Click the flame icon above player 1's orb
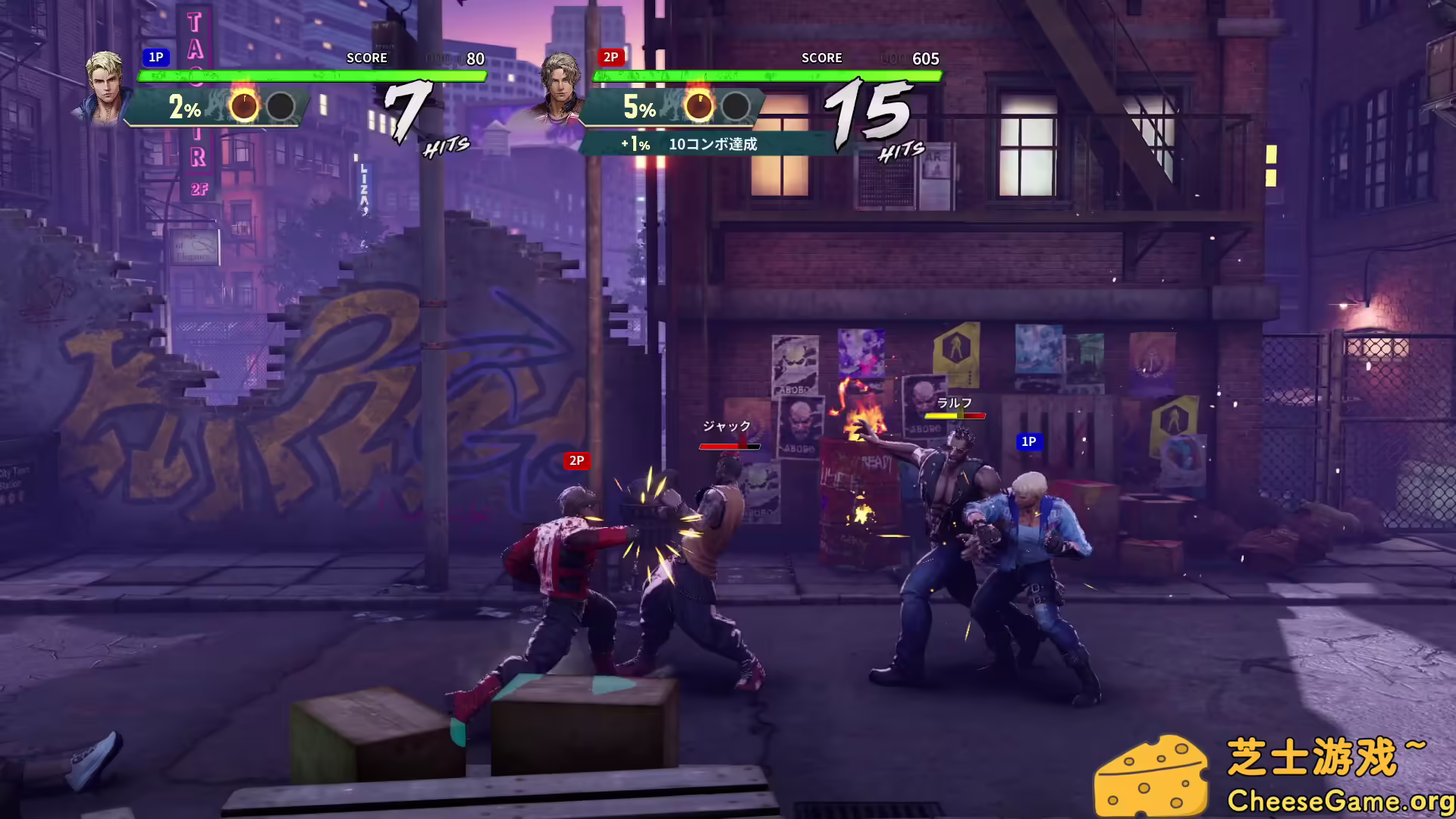1456x819 pixels. pyautogui.click(x=243, y=89)
